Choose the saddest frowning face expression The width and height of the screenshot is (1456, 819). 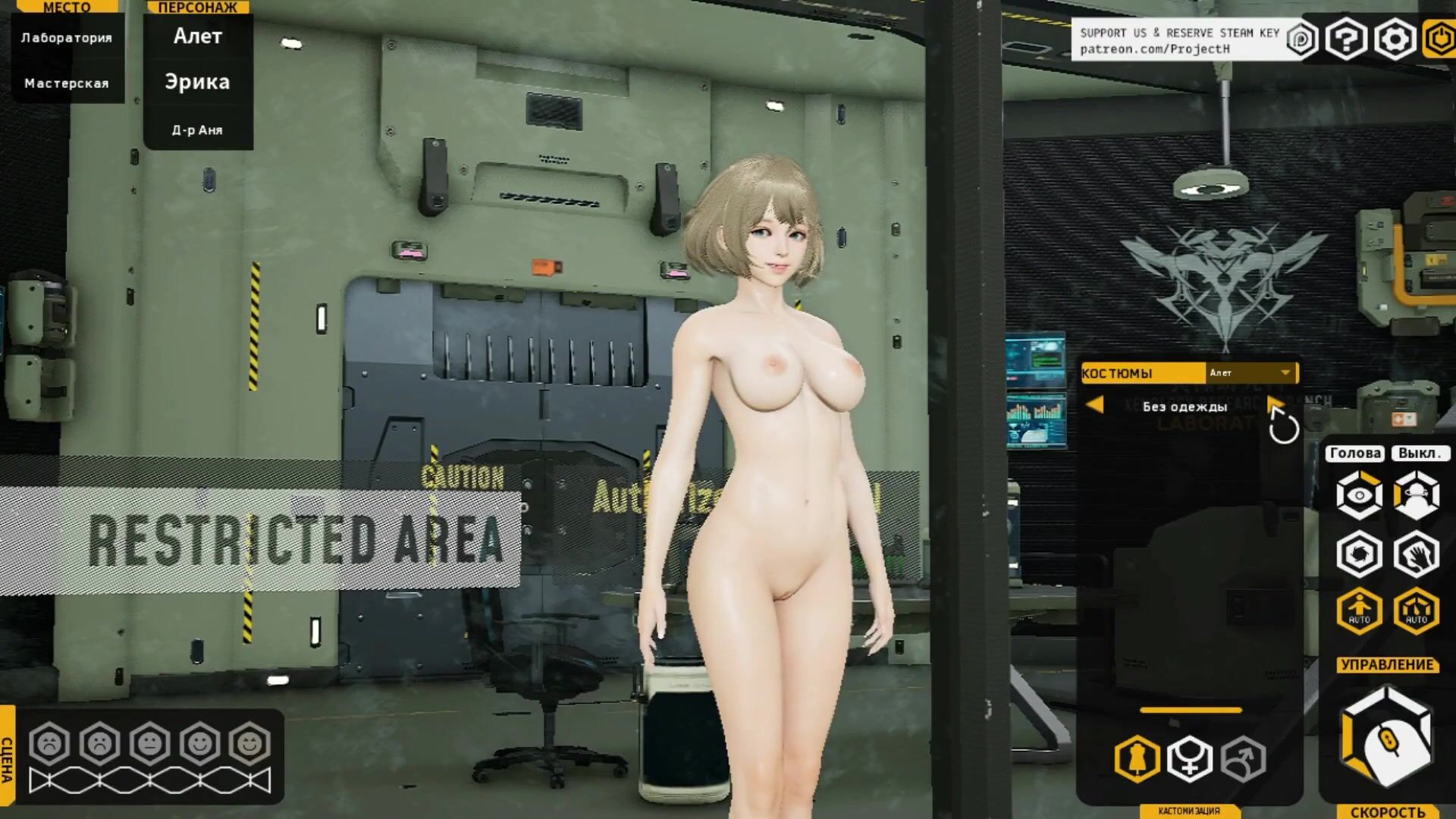coord(50,743)
